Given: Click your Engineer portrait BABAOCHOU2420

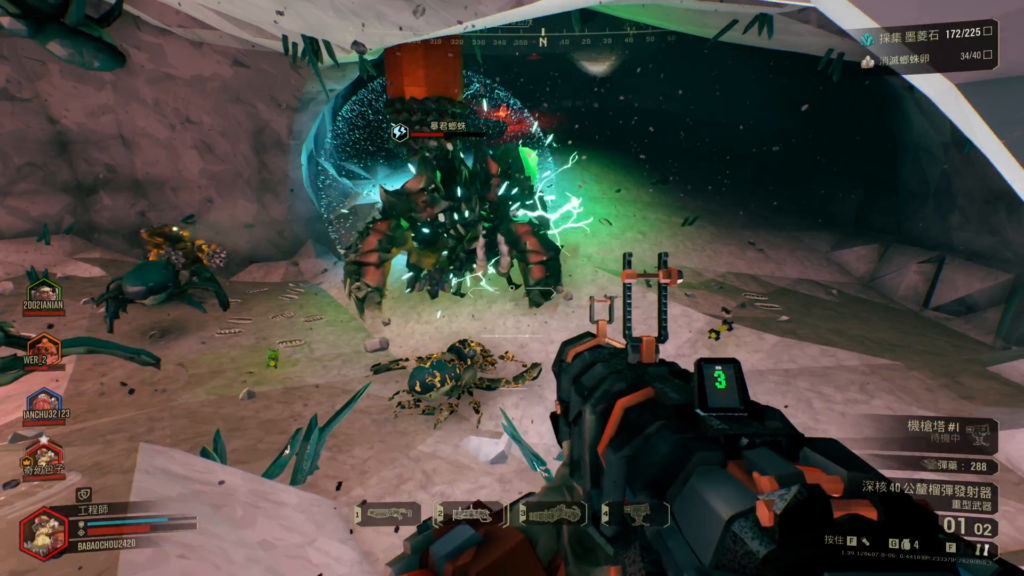Looking at the screenshot, I should coord(45,532).
